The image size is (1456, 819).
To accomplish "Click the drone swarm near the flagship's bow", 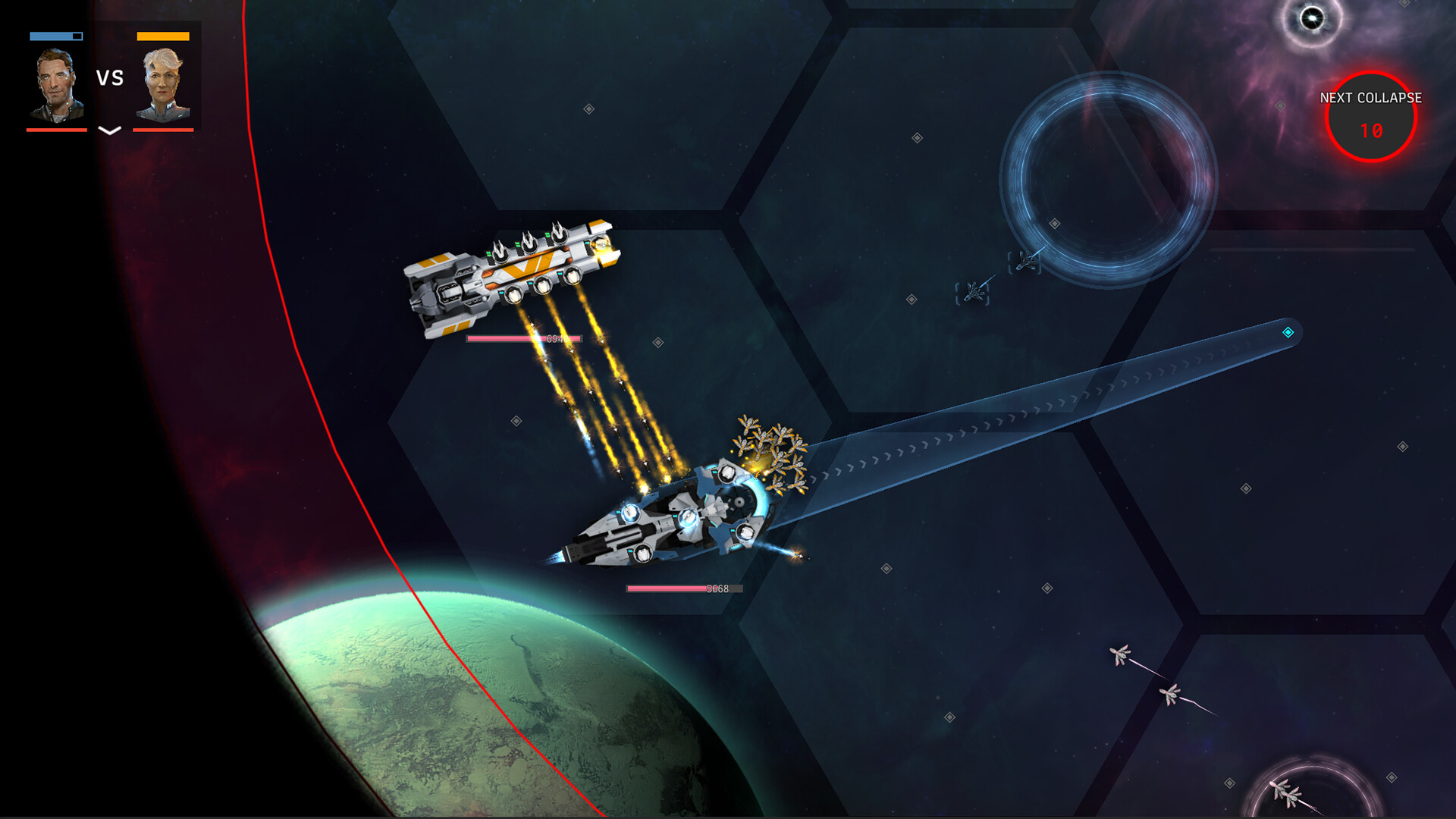I will tap(770, 447).
